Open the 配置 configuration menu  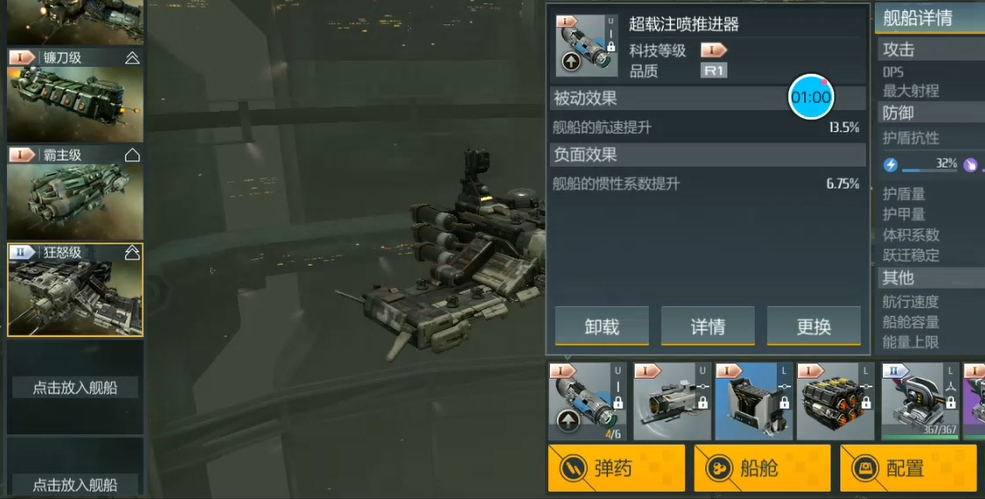(907, 468)
